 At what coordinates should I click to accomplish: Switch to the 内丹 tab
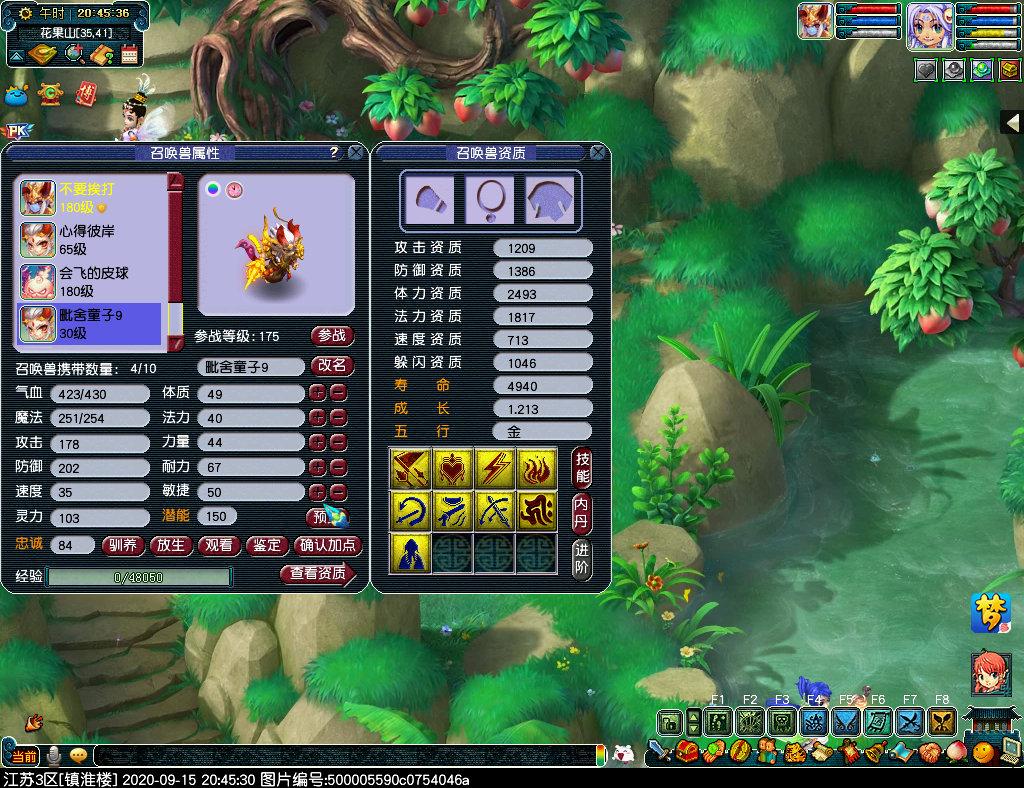pos(582,514)
